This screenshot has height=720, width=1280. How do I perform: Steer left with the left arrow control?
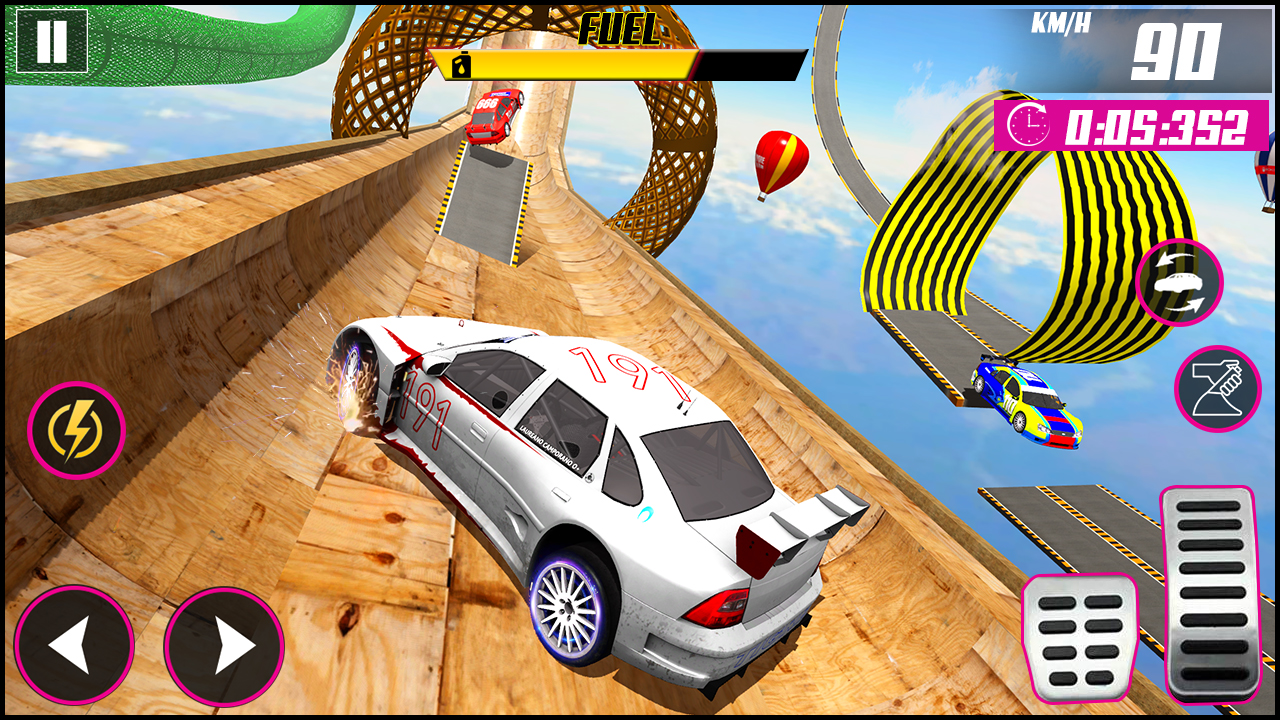point(77,645)
